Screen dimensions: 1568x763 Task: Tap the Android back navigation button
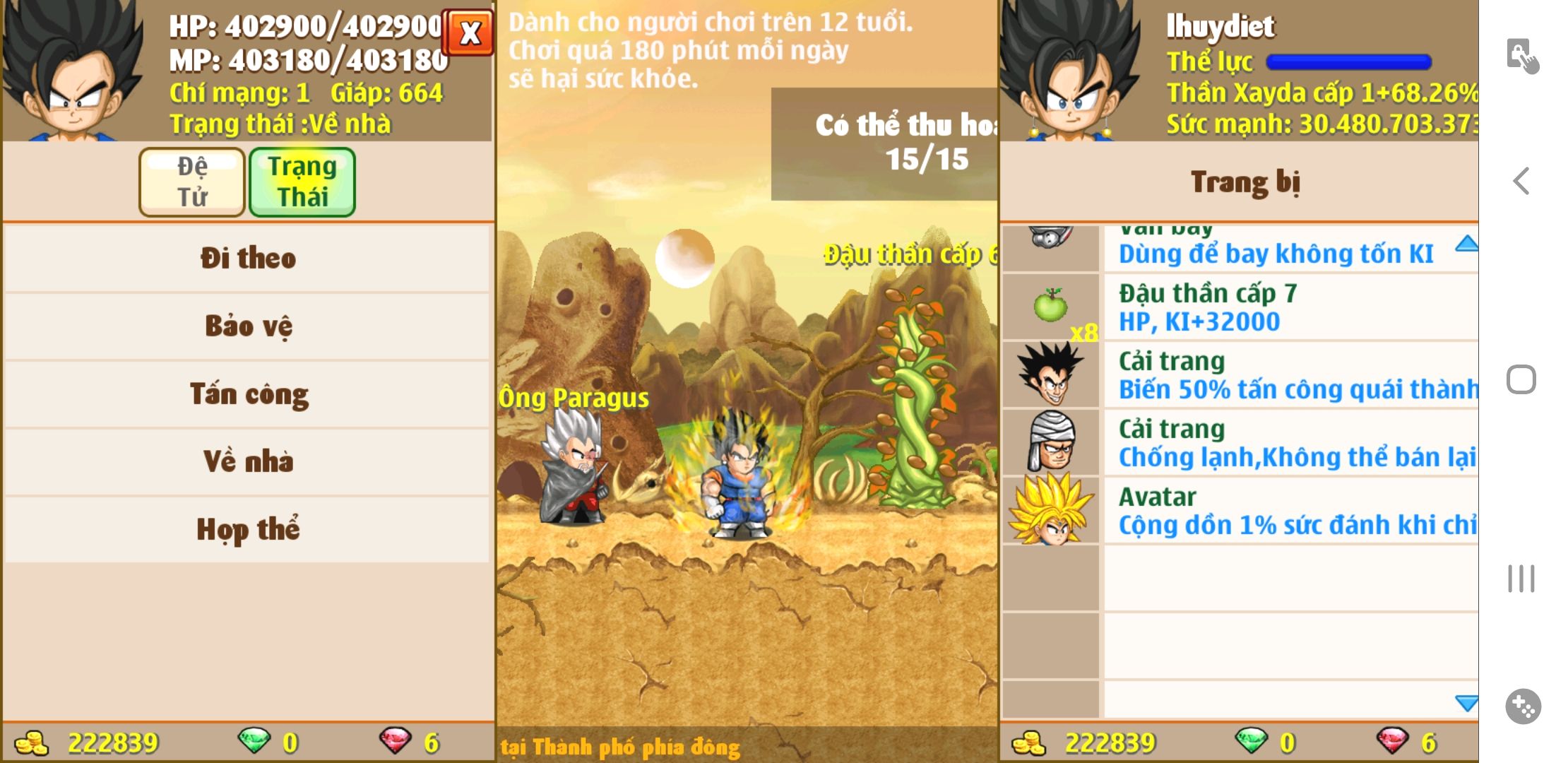[x=1521, y=181]
